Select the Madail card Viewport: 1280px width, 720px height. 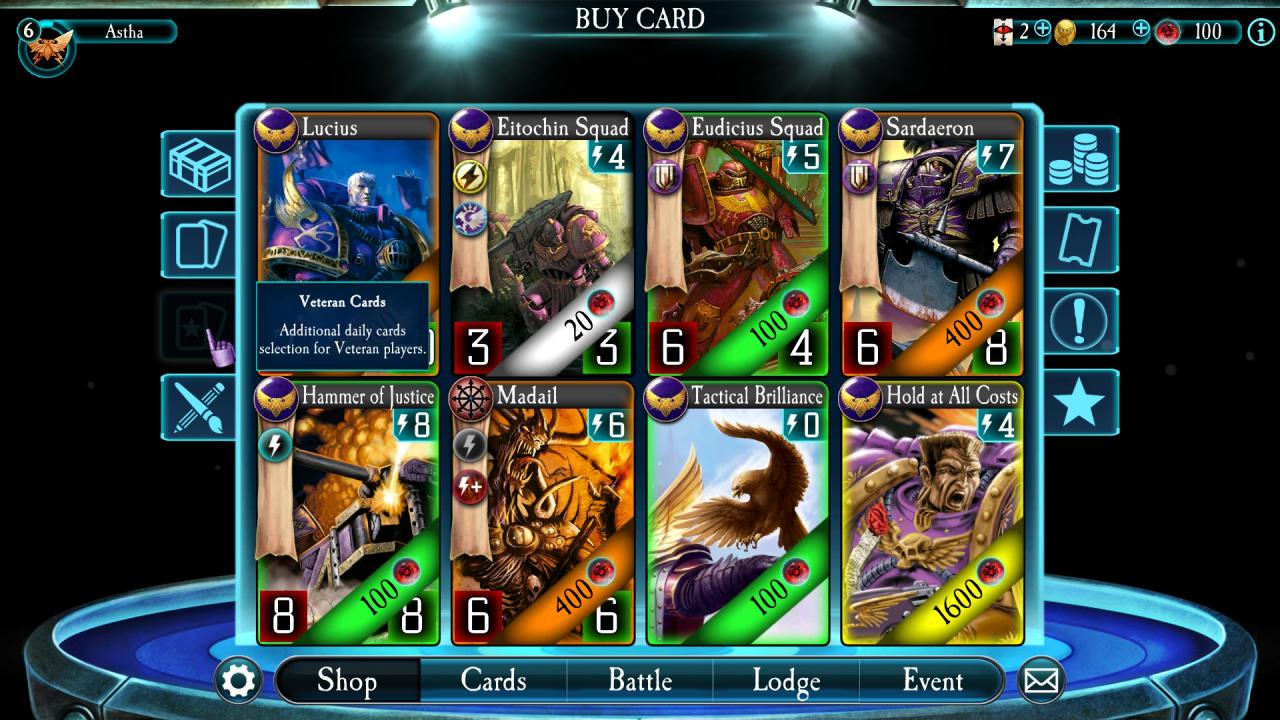click(x=542, y=511)
